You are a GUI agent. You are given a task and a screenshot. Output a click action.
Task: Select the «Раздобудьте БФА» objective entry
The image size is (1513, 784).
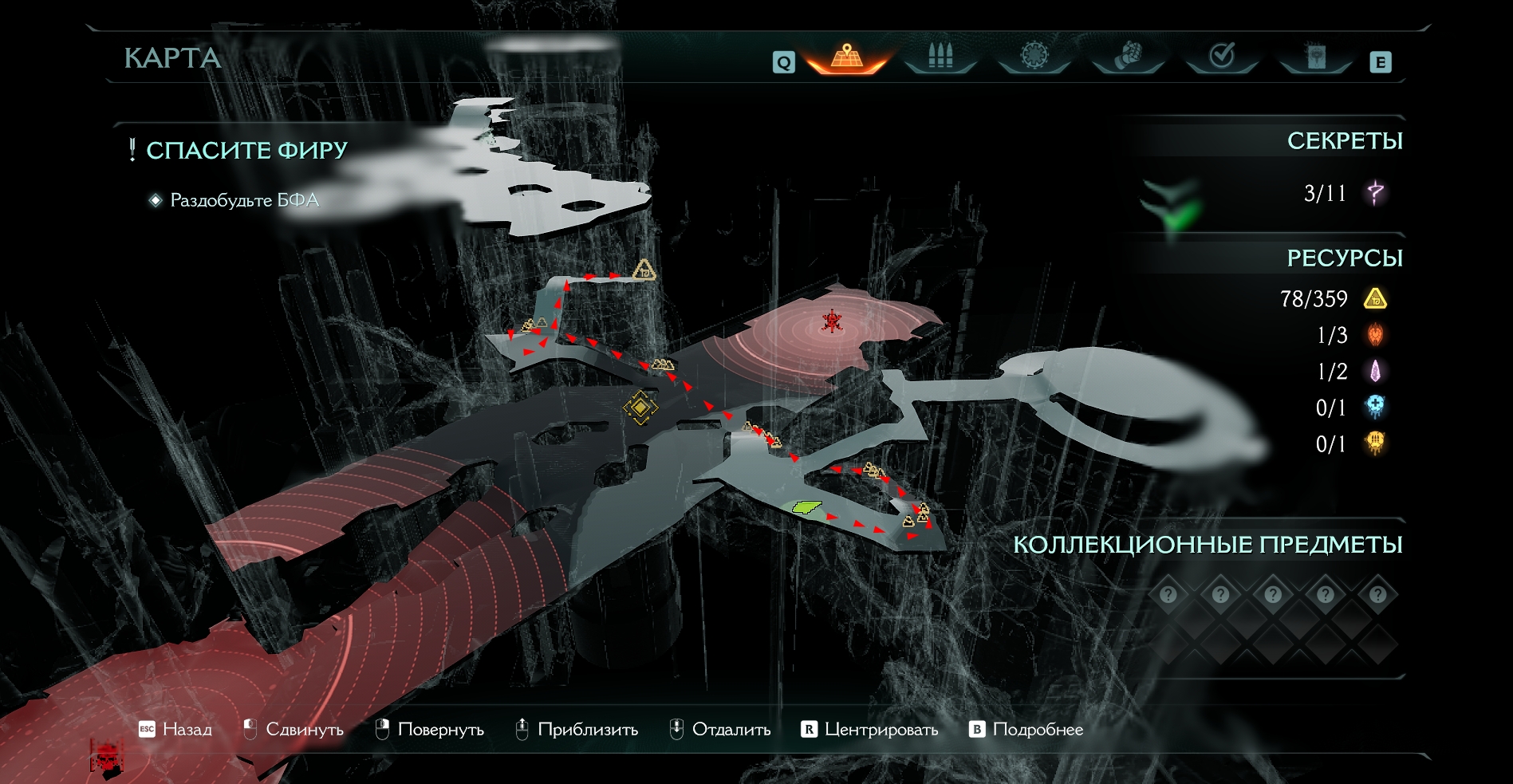244,200
